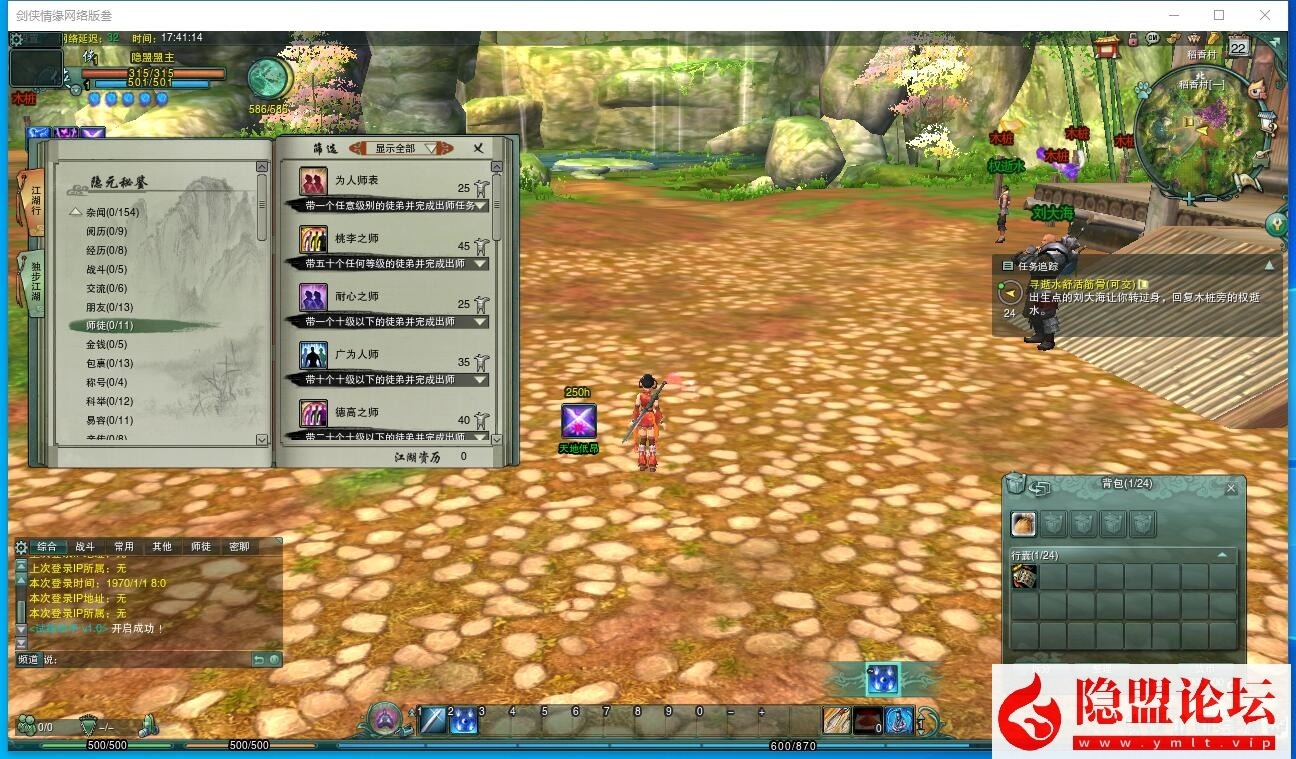Select the scroll item in the 行囊 bag
This screenshot has height=759, width=1296.
pos(1024,576)
